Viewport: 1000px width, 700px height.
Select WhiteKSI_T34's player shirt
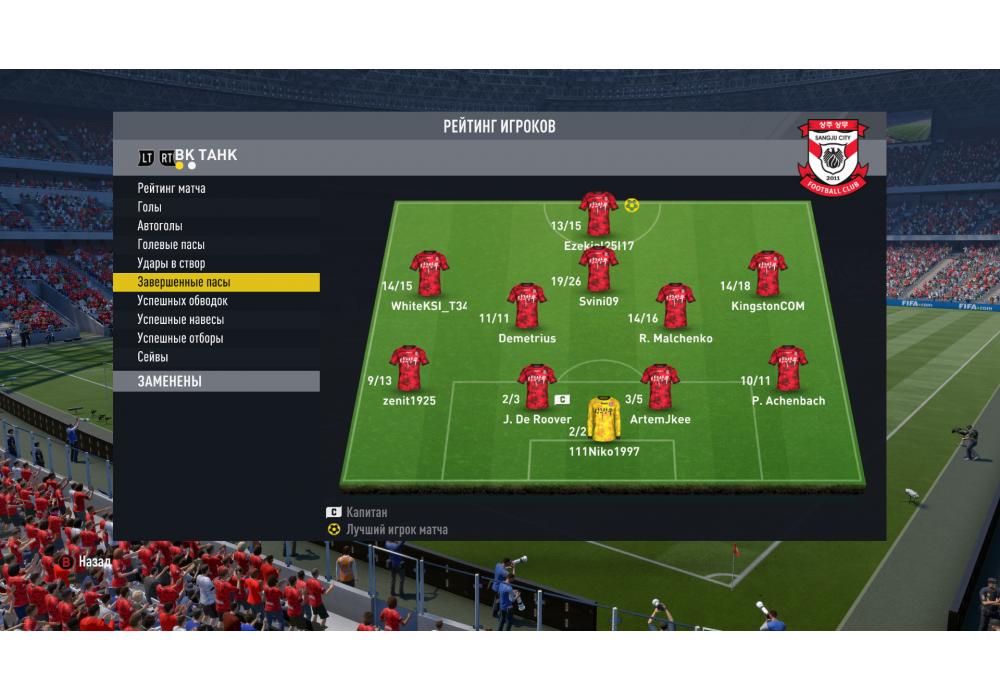(429, 273)
